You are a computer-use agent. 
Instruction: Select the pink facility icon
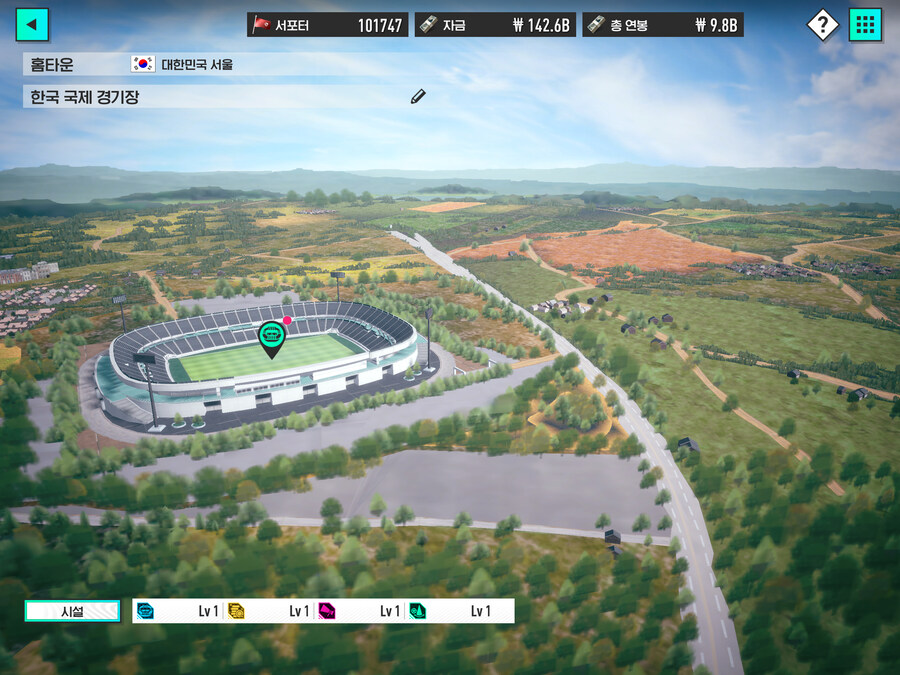[327, 611]
